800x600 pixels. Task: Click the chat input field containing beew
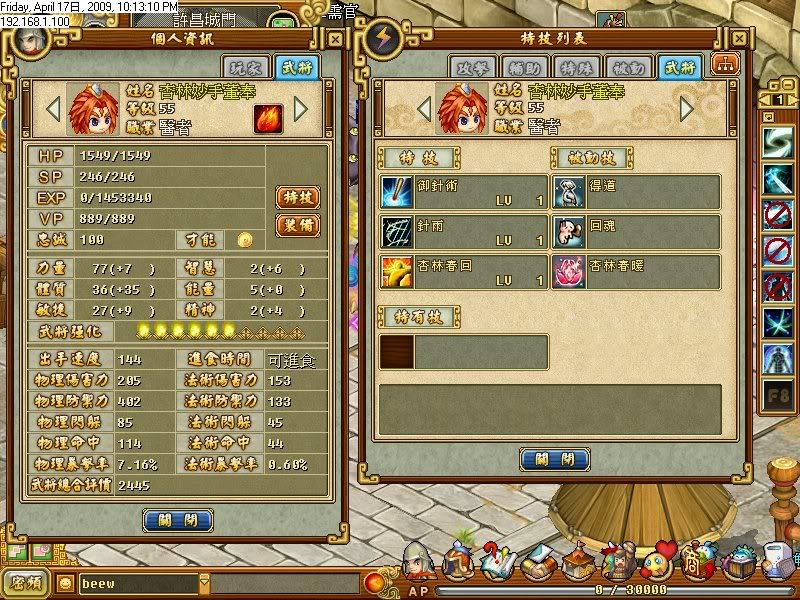(138, 582)
